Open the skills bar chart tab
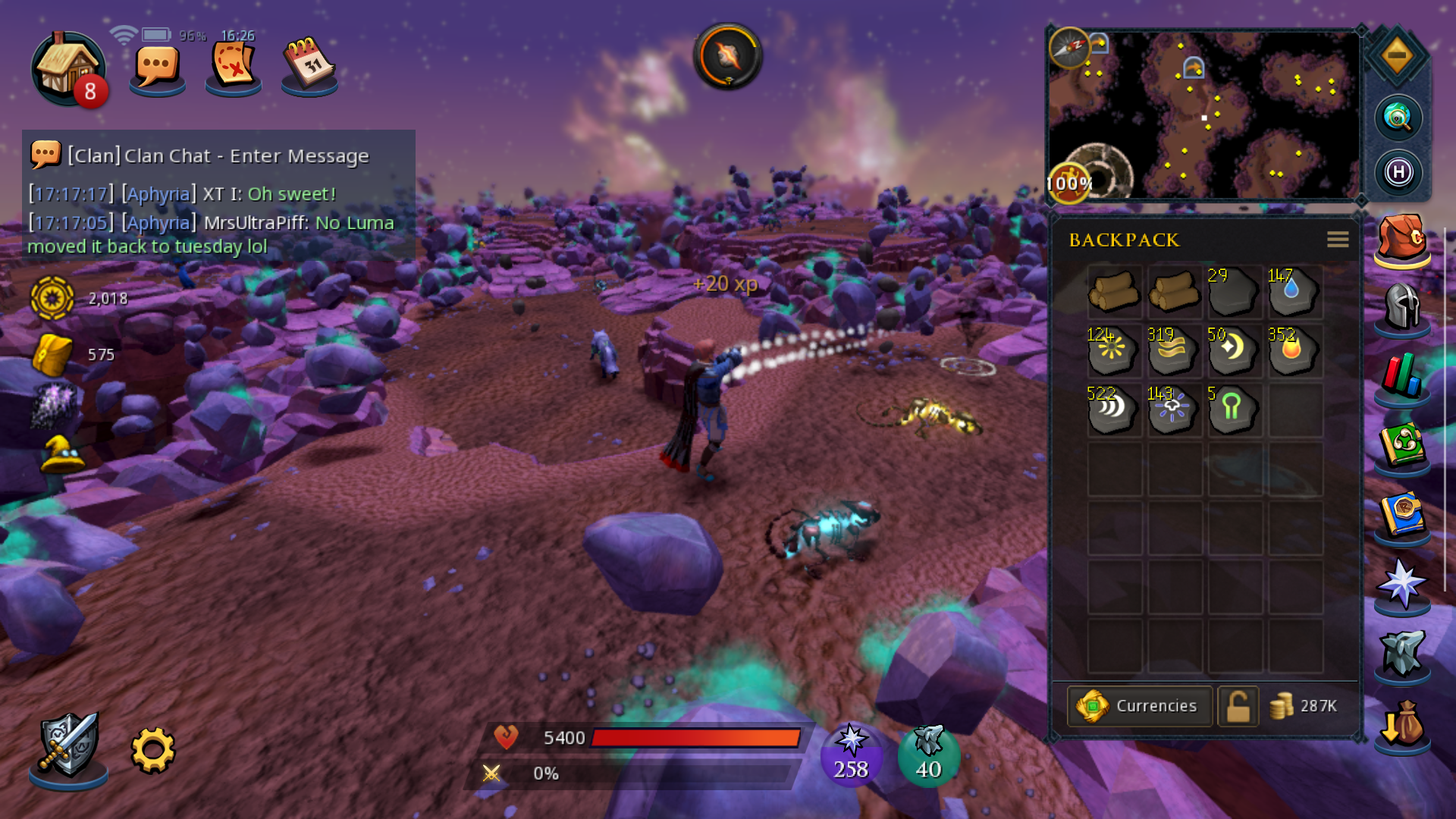This screenshot has width=1456, height=819. coord(1402,376)
